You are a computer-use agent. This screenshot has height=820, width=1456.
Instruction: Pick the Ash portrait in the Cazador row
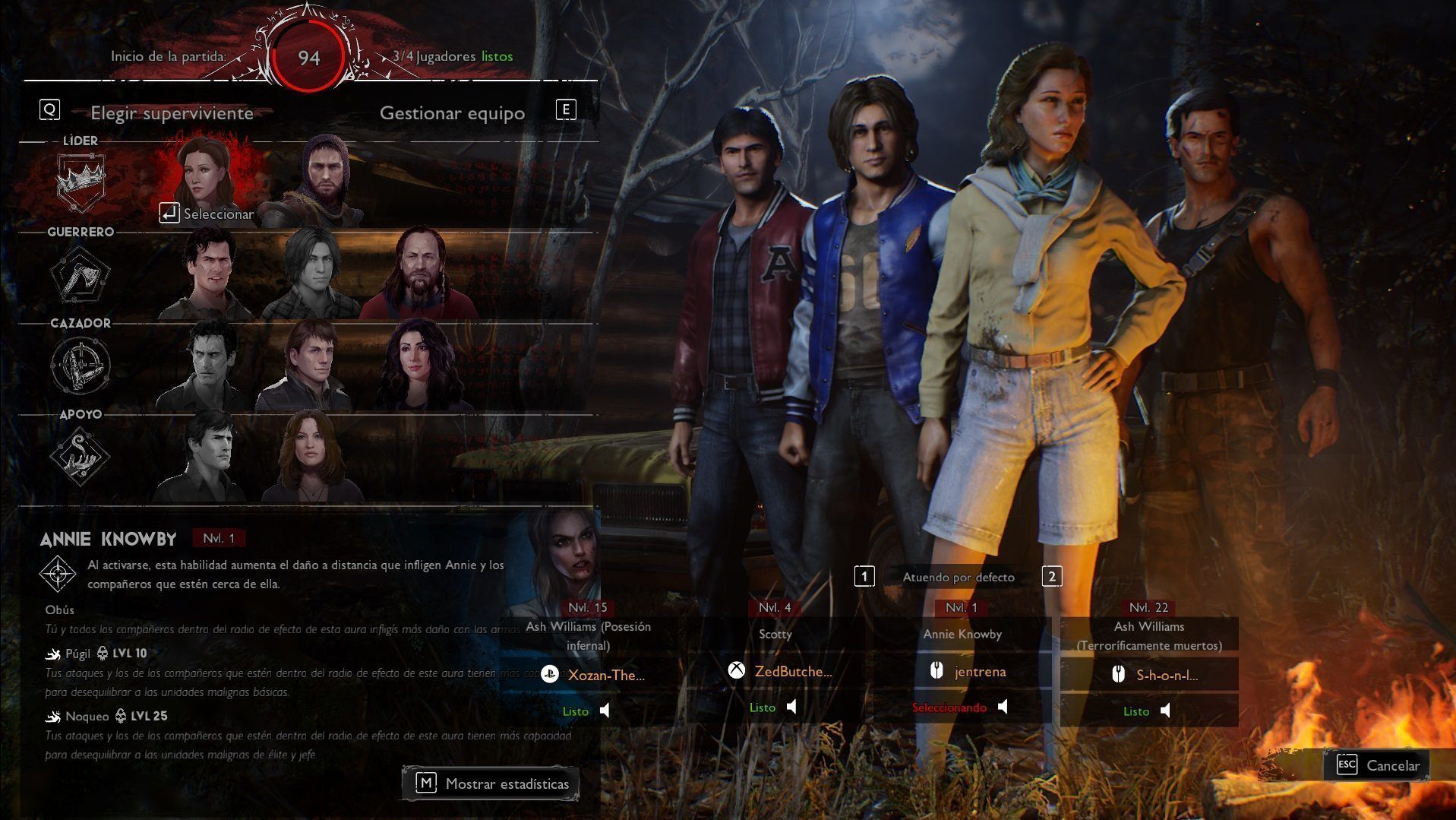[x=206, y=365]
